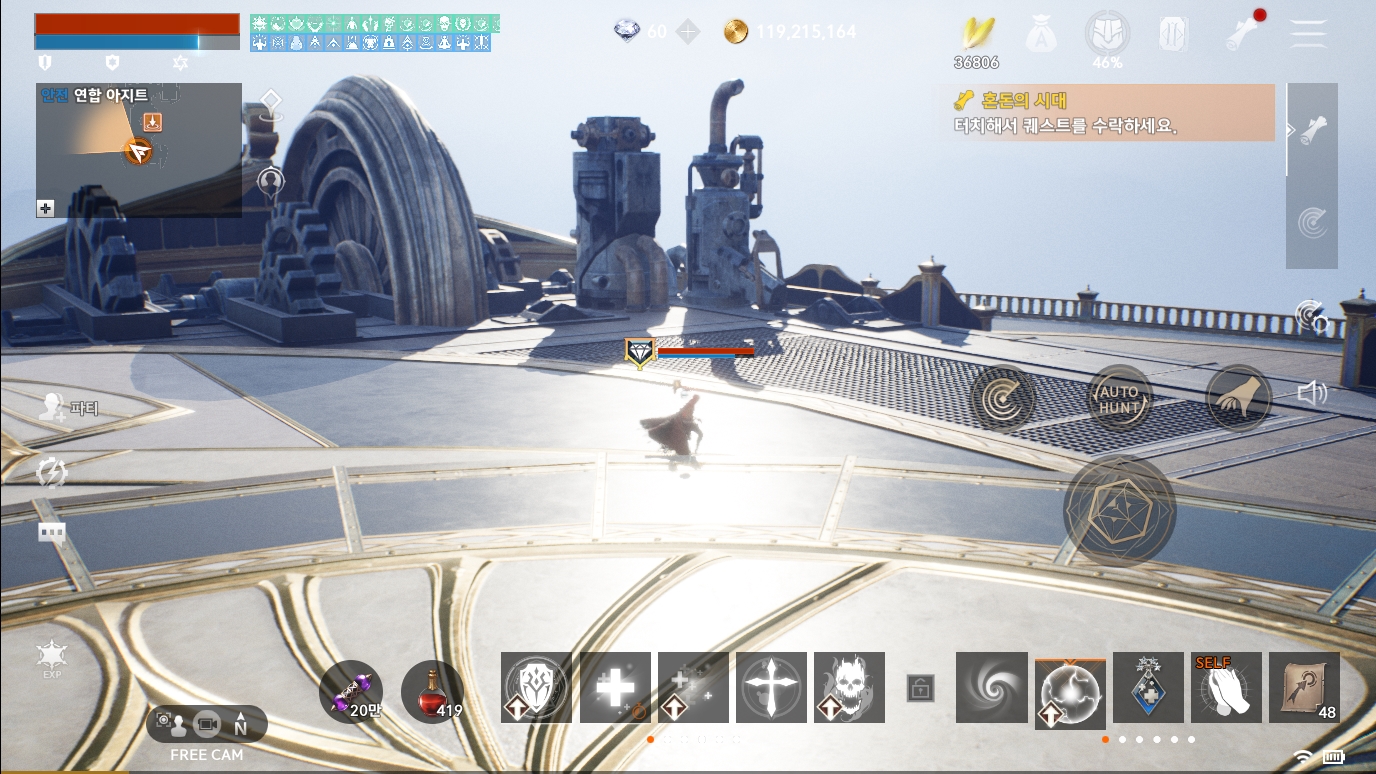The width and height of the screenshot is (1376, 774).
Task: Use the red health potion slot
Action: [432, 691]
